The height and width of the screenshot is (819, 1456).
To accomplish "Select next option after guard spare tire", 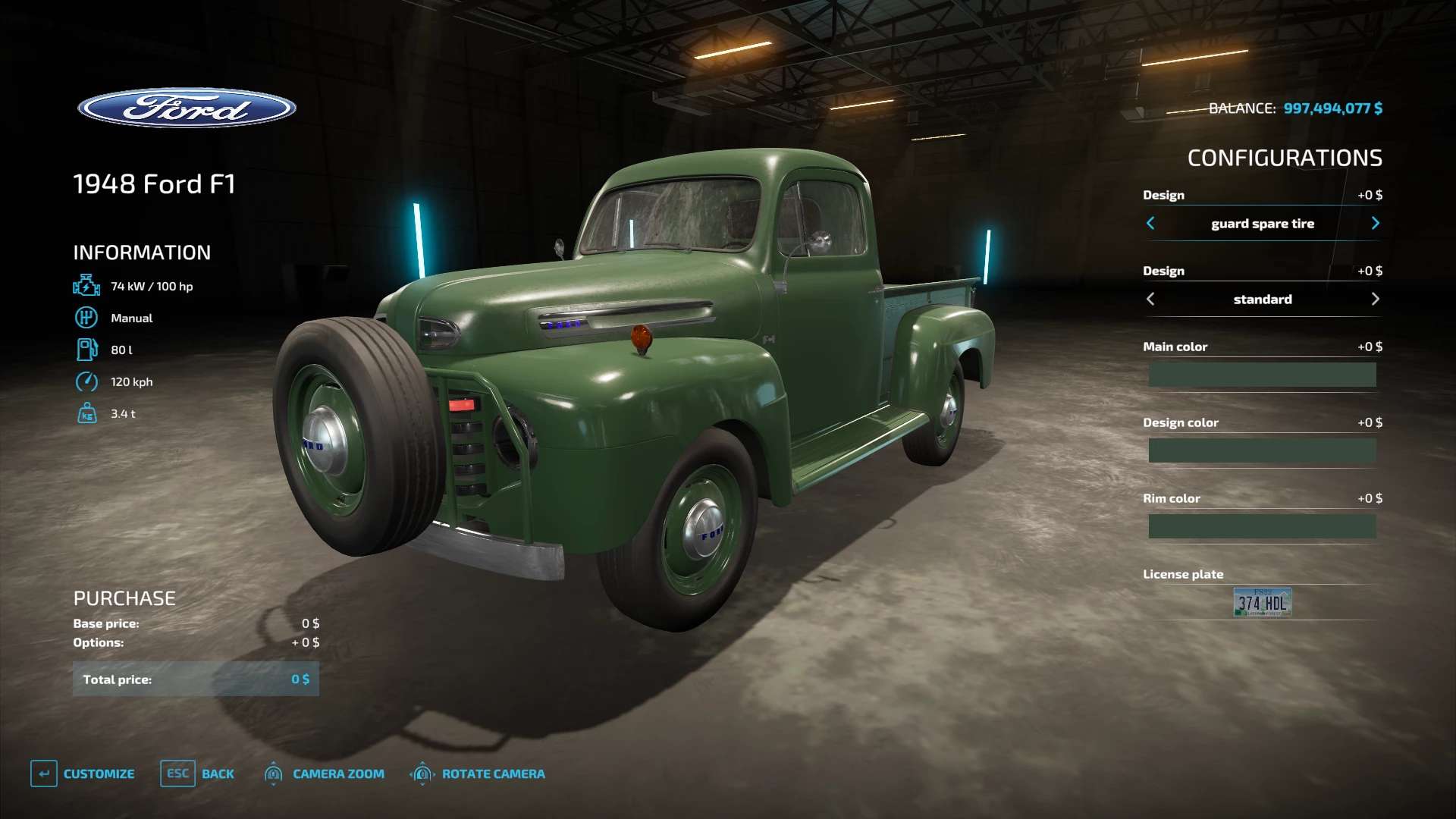I will [x=1375, y=223].
